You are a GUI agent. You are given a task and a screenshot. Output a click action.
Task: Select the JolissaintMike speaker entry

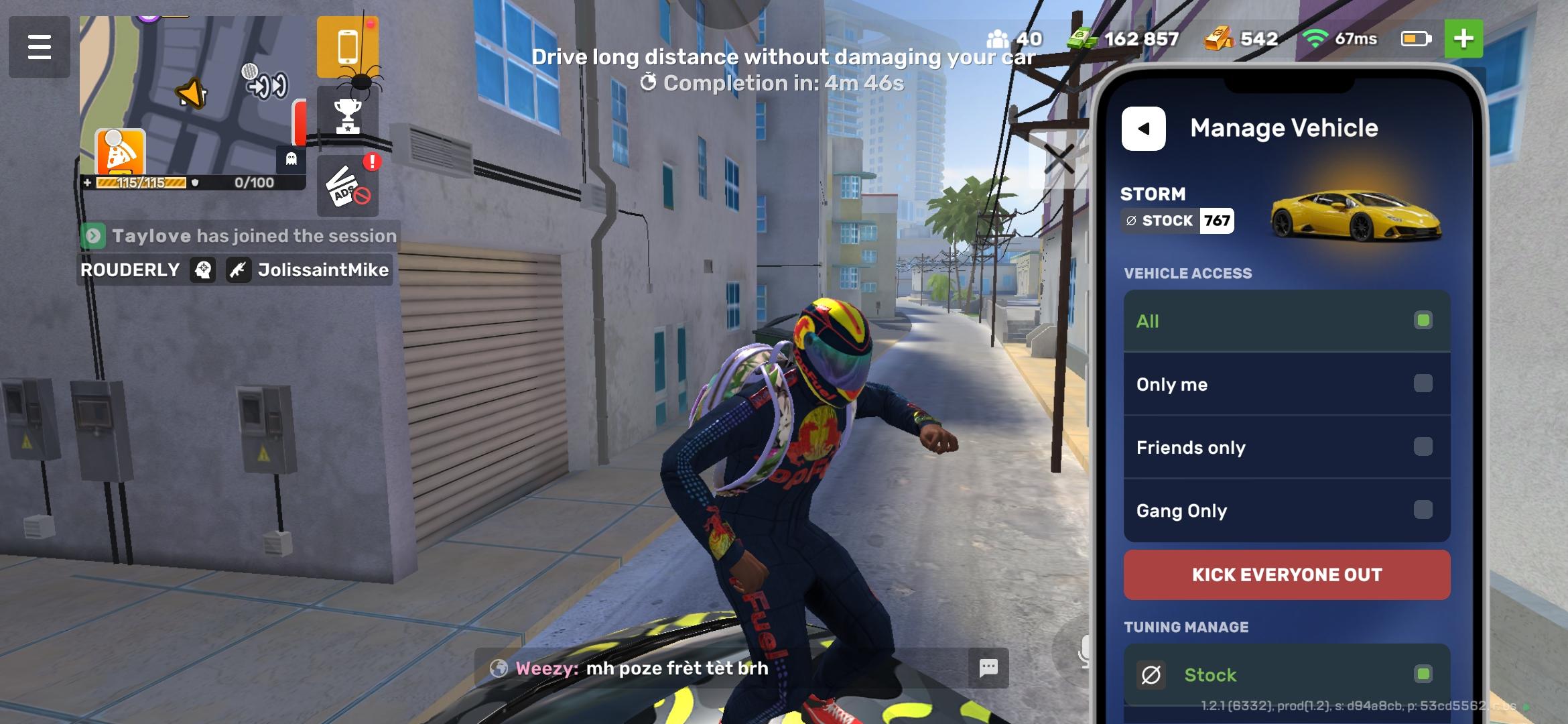click(x=323, y=270)
